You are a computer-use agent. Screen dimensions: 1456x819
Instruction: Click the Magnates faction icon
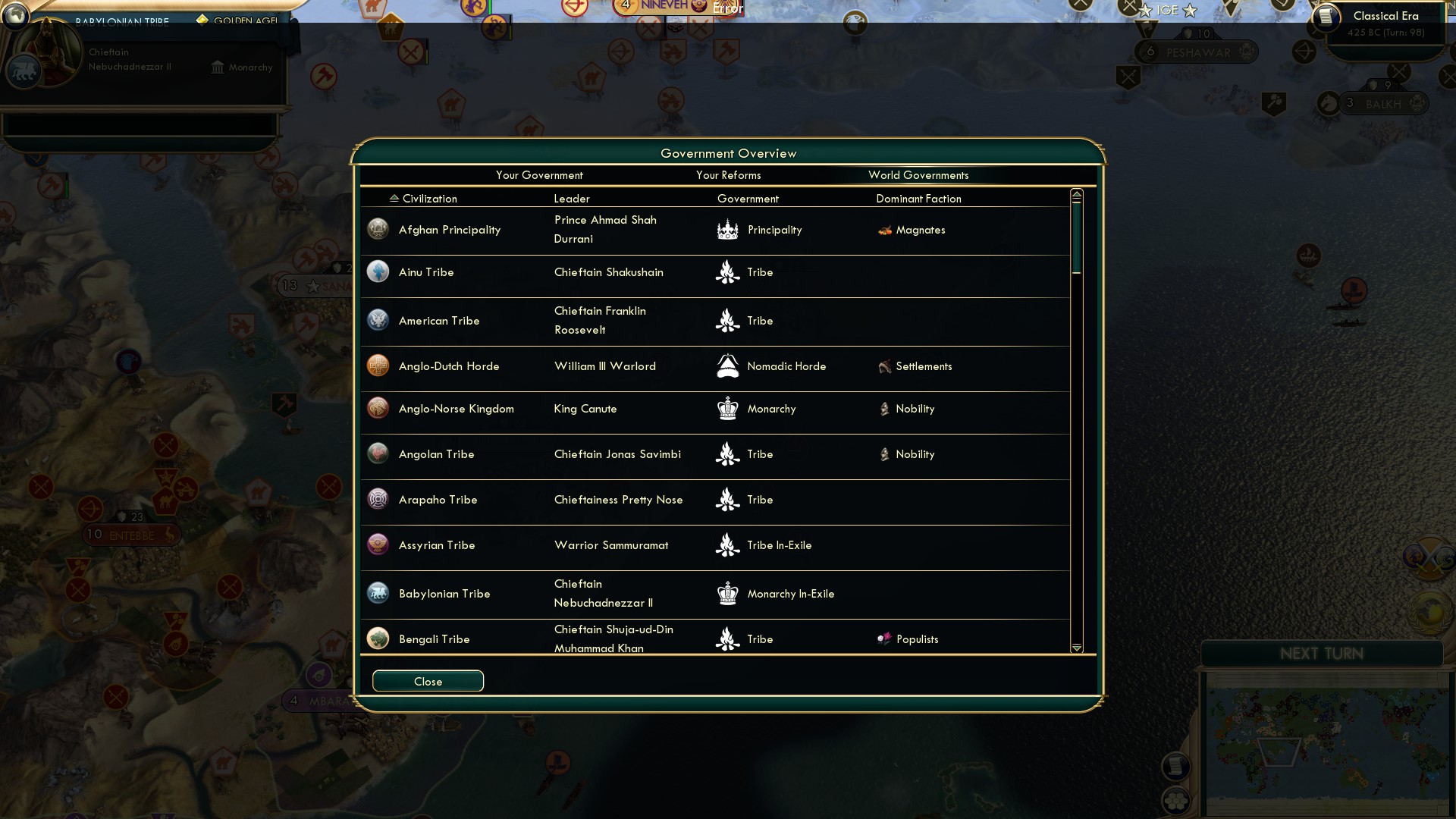[884, 230]
